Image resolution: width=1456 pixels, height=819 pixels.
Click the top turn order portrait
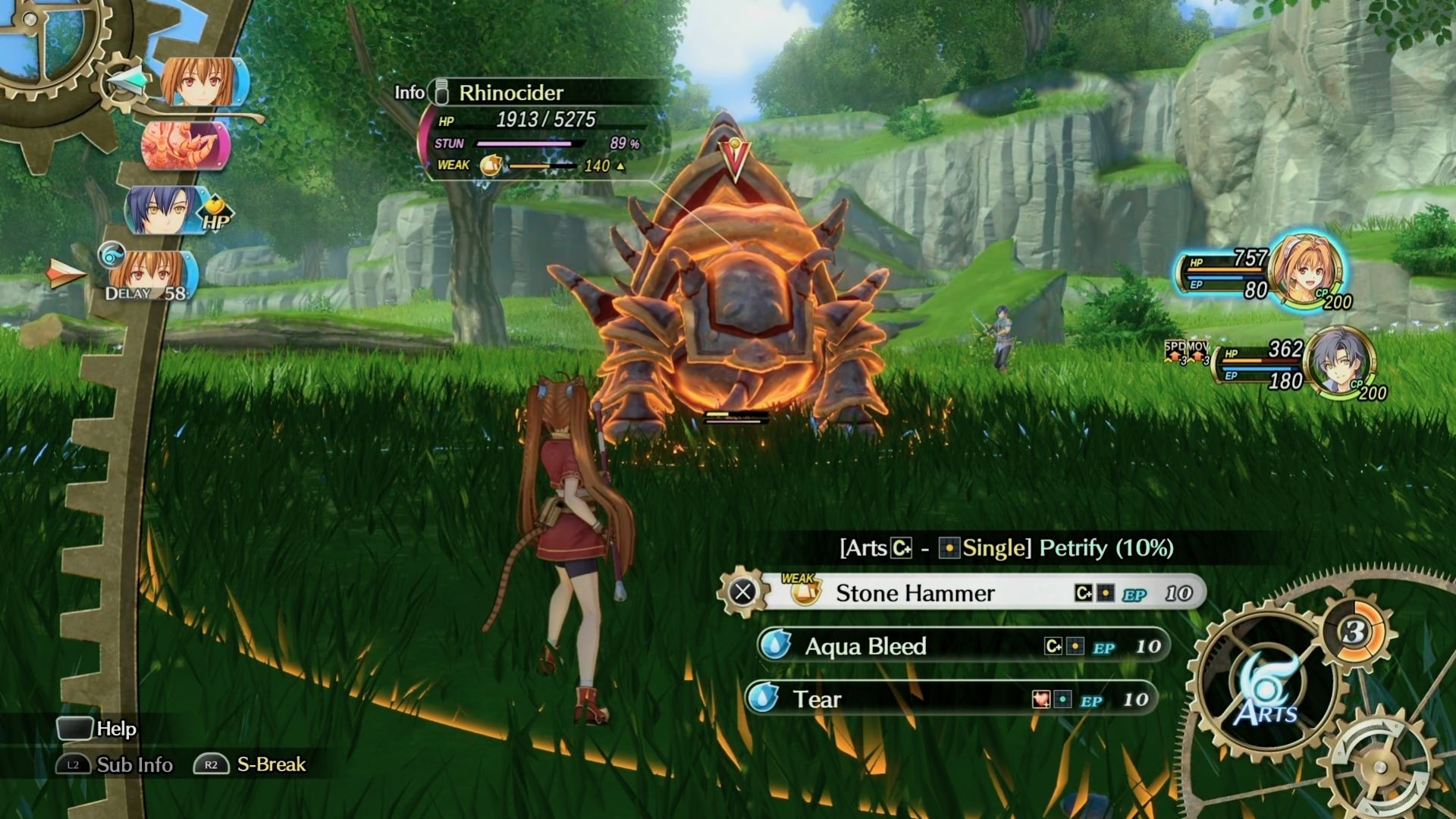202,81
